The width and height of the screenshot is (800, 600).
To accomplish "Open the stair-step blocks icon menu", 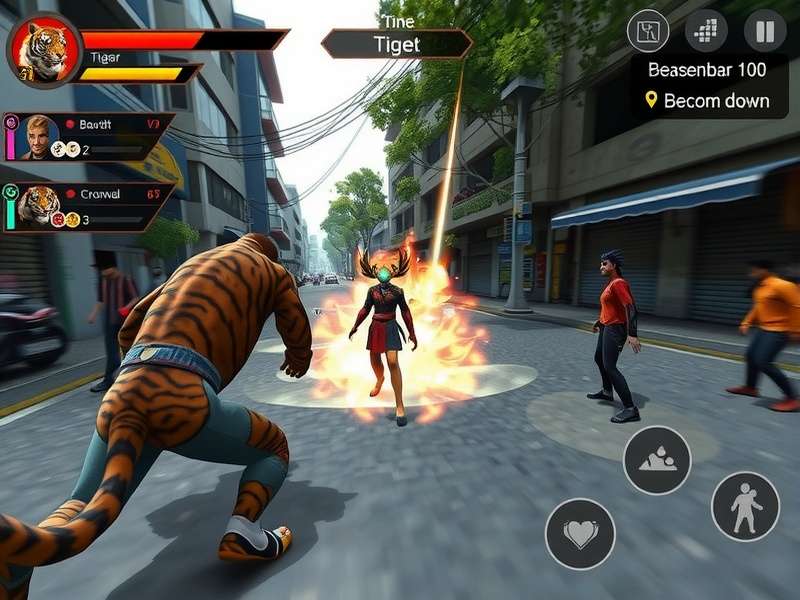I will point(706,31).
